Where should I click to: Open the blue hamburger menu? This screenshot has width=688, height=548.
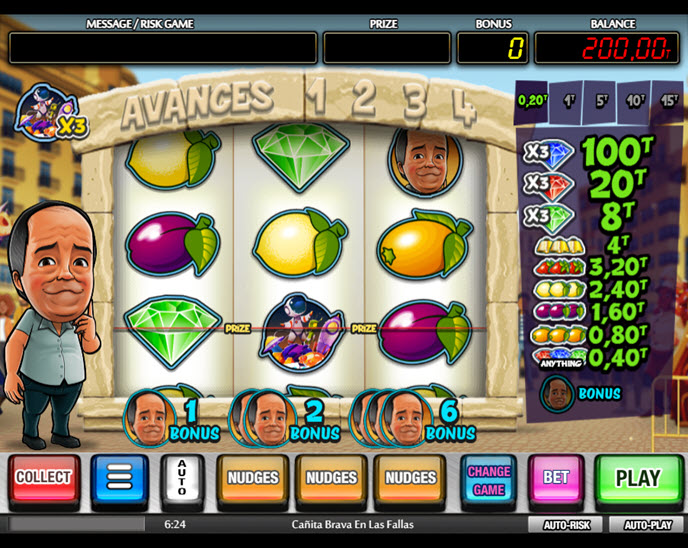(119, 479)
